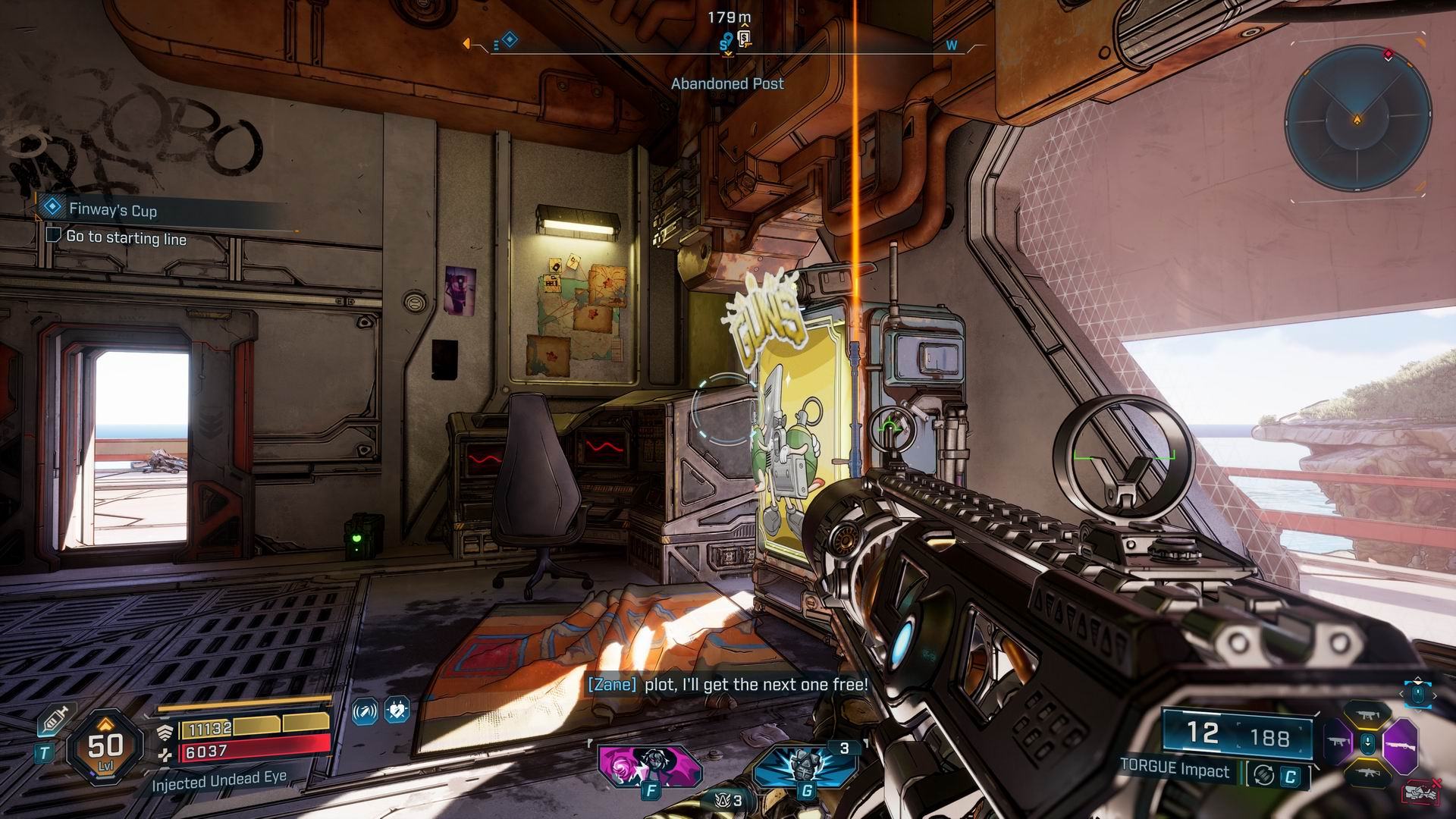
Task: Throw the grenade ordnance ability
Action: click(804, 765)
